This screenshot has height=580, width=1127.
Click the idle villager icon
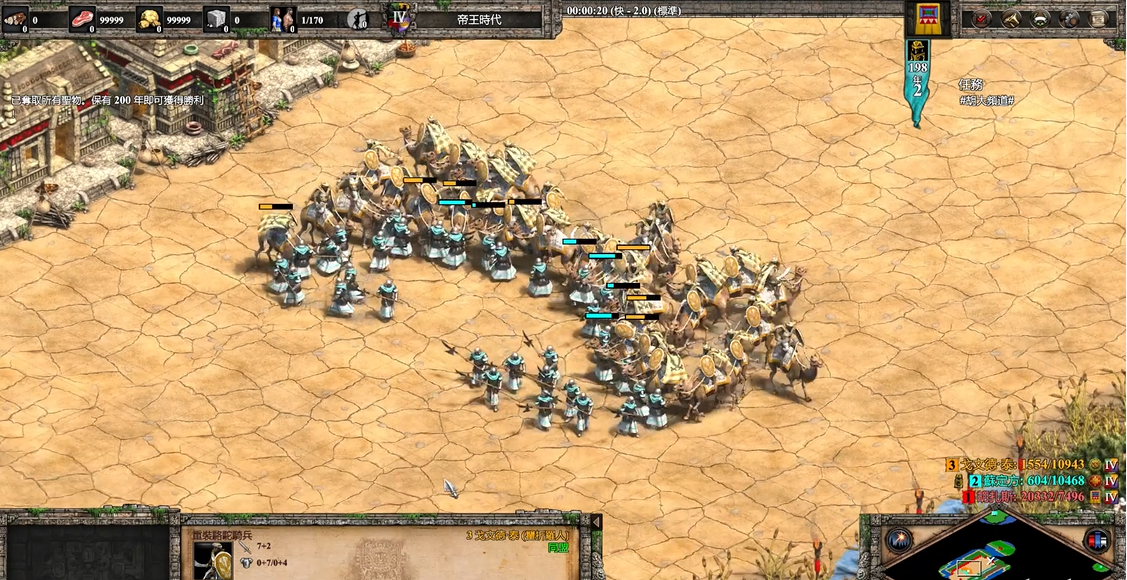point(358,19)
